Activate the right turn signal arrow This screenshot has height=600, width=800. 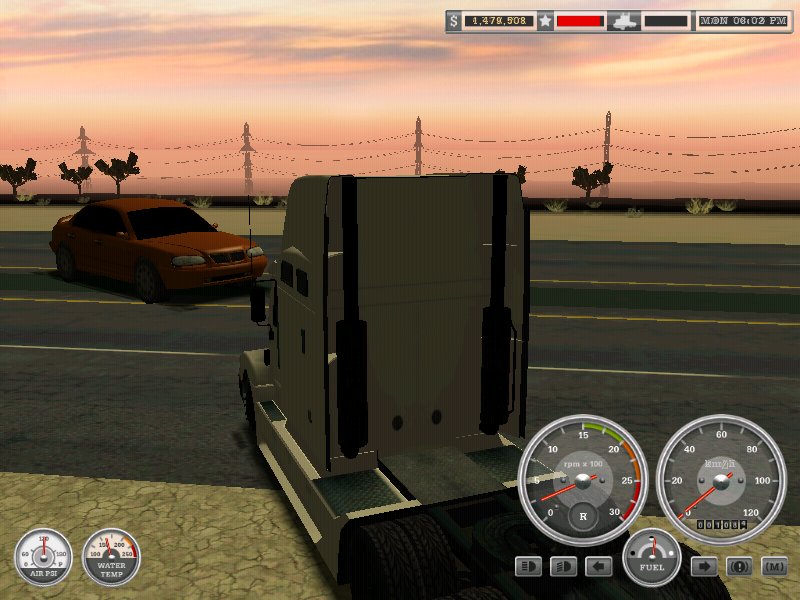point(705,567)
